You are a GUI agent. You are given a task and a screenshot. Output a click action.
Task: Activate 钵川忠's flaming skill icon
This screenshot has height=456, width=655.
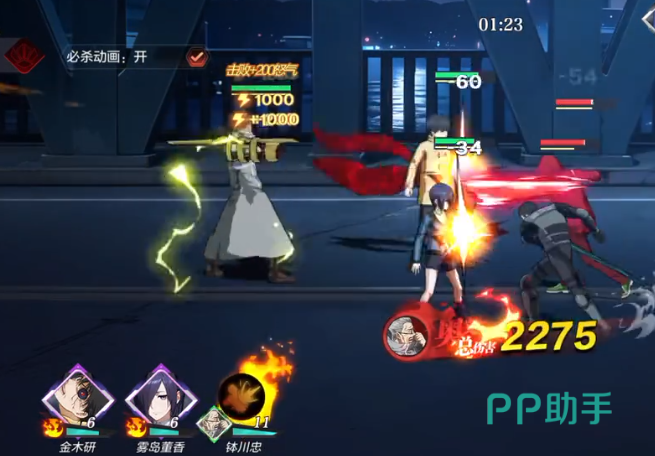coord(243,394)
